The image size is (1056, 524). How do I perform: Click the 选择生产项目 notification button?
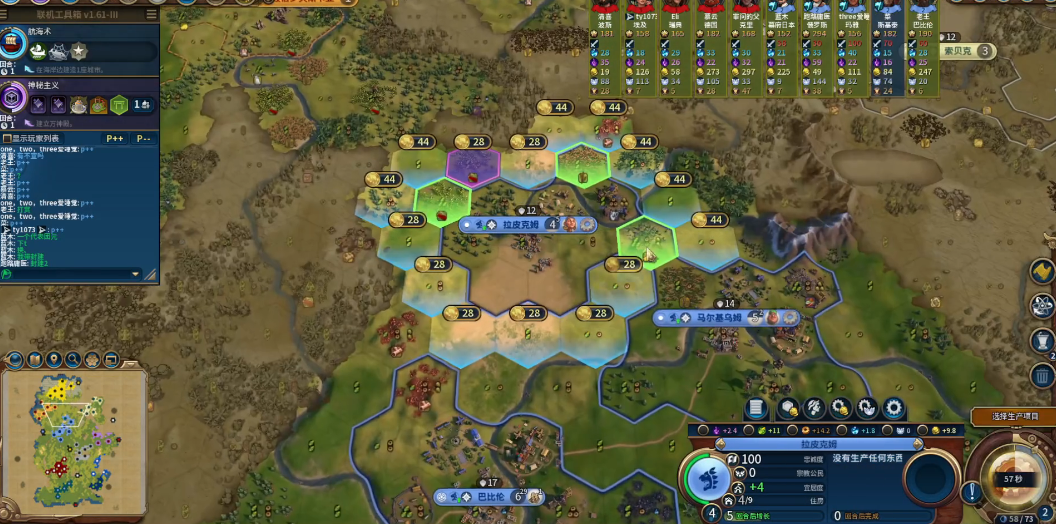click(x=1012, y=416)
